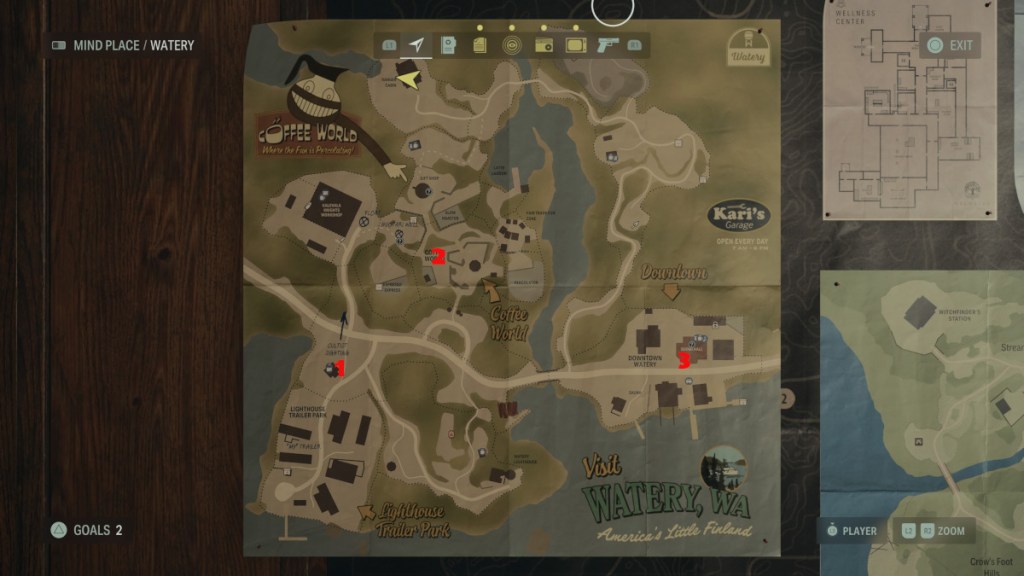Switch to the manuscript pages tab
1024x576 pixels.
[480, 45]
